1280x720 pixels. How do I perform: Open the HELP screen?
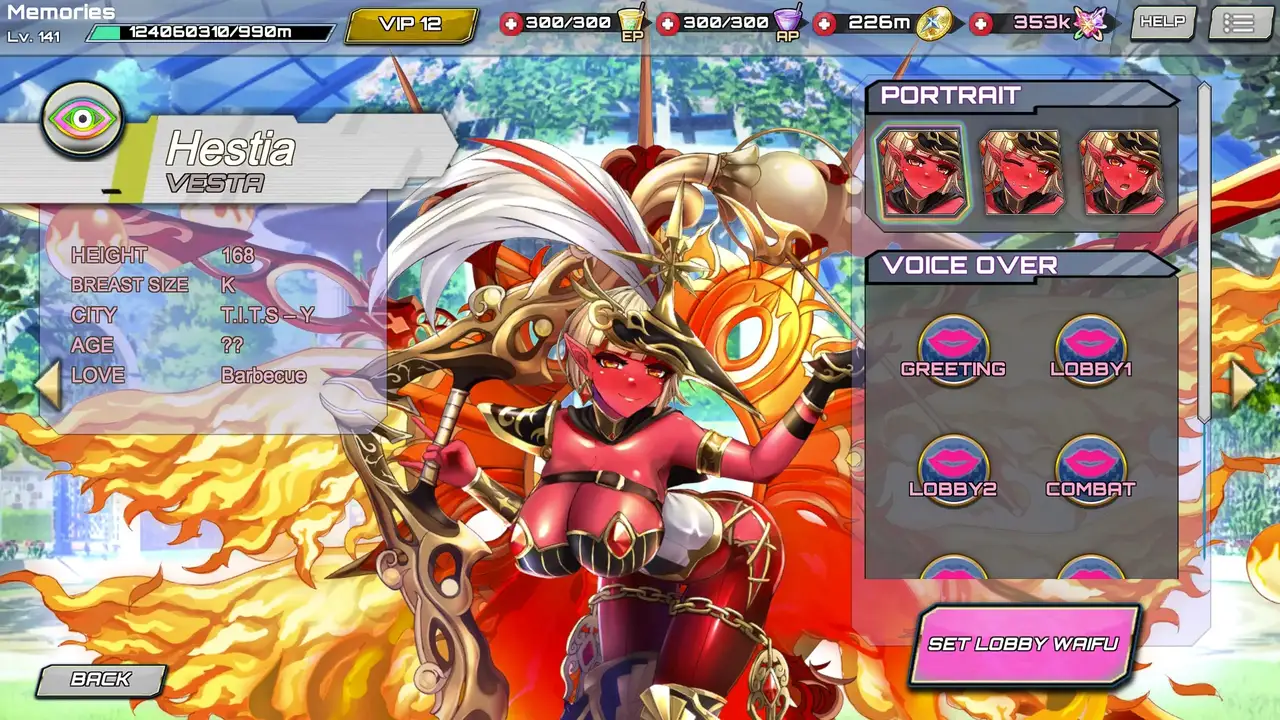point(1162,22)
